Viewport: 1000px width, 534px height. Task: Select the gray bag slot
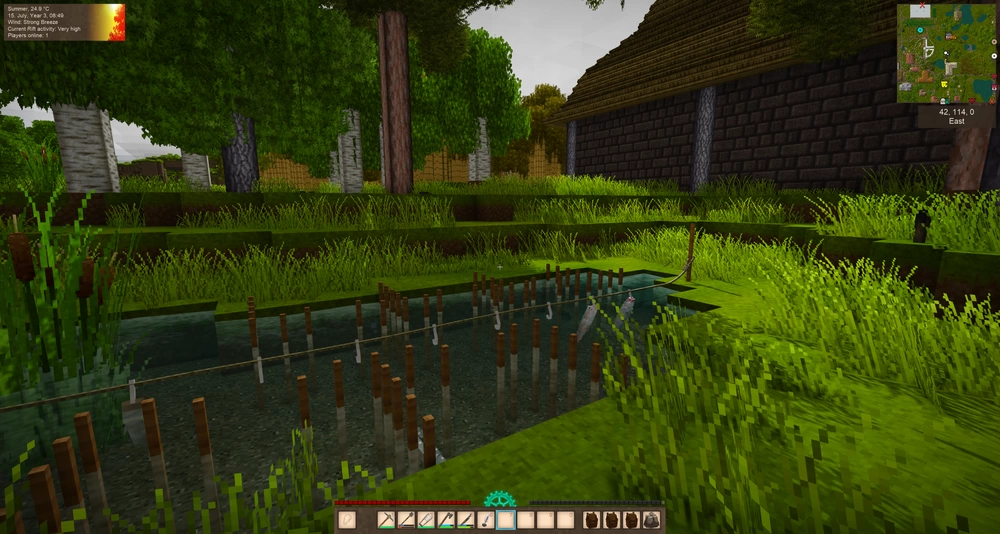click(651, 520)
